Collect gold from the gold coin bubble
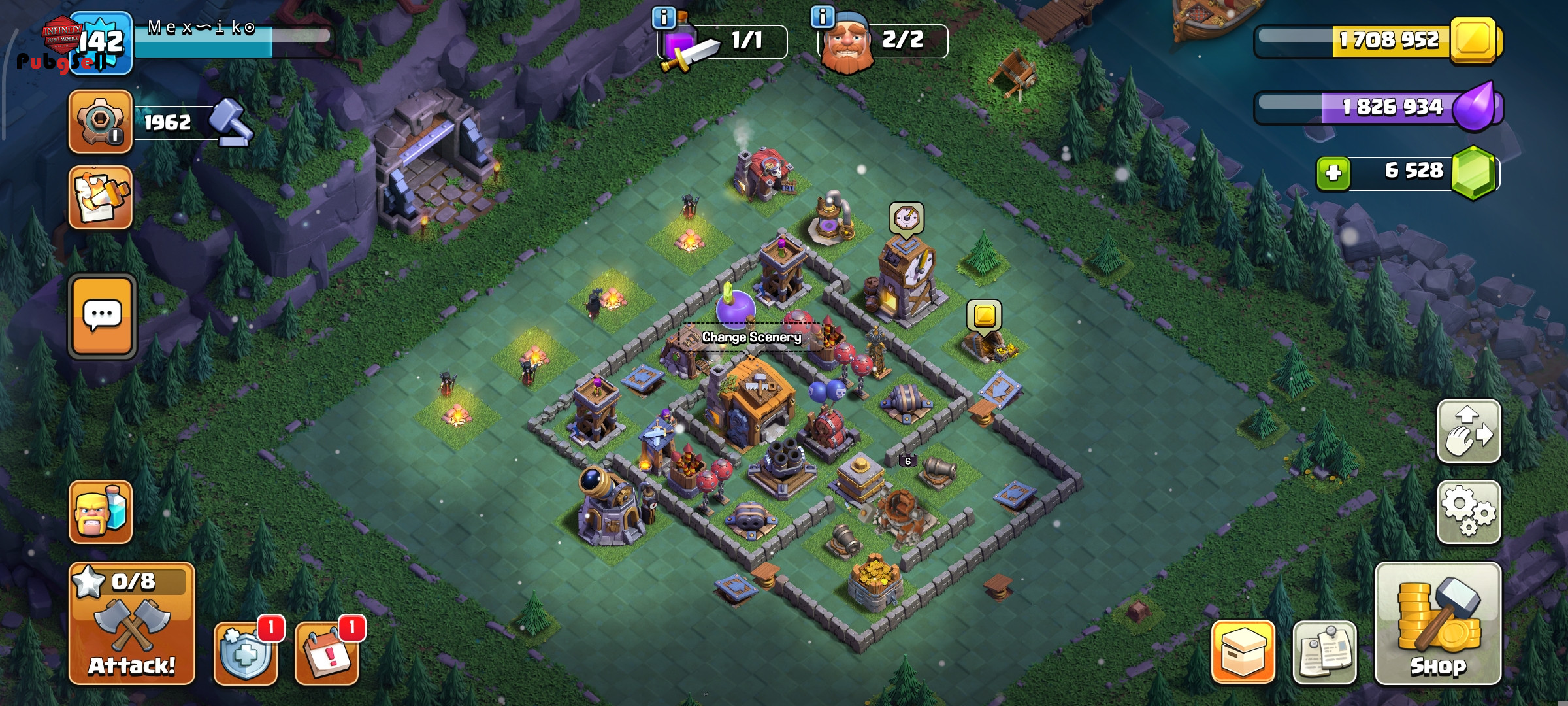The image size is (1568, 706). (984, 316)
